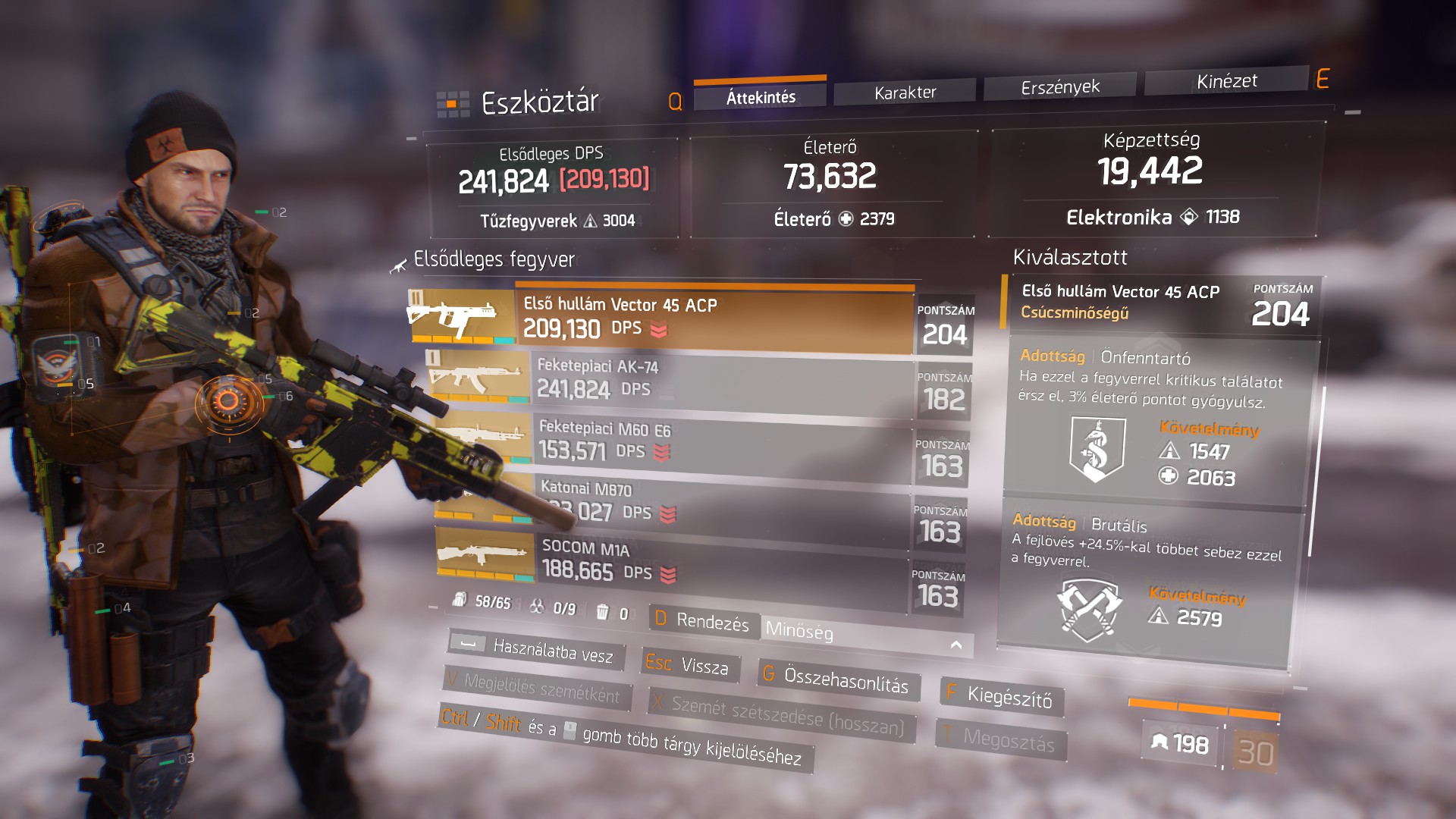The width and height of the screenshot is (1456, 819).
Task: Click the Használatba vesz equip button
Action: click(537, 650)
